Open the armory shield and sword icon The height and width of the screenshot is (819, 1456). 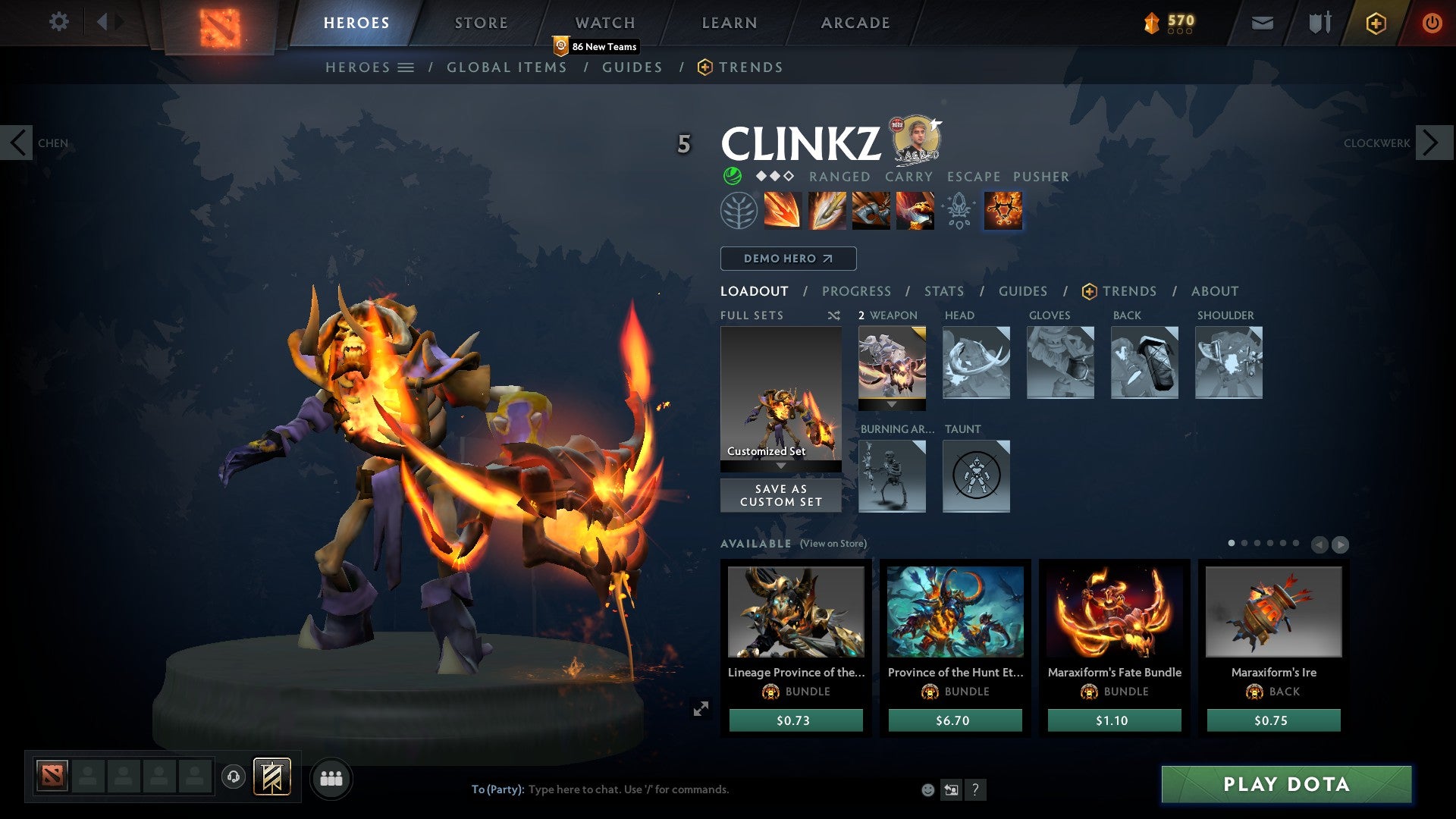click(1319, 22)
